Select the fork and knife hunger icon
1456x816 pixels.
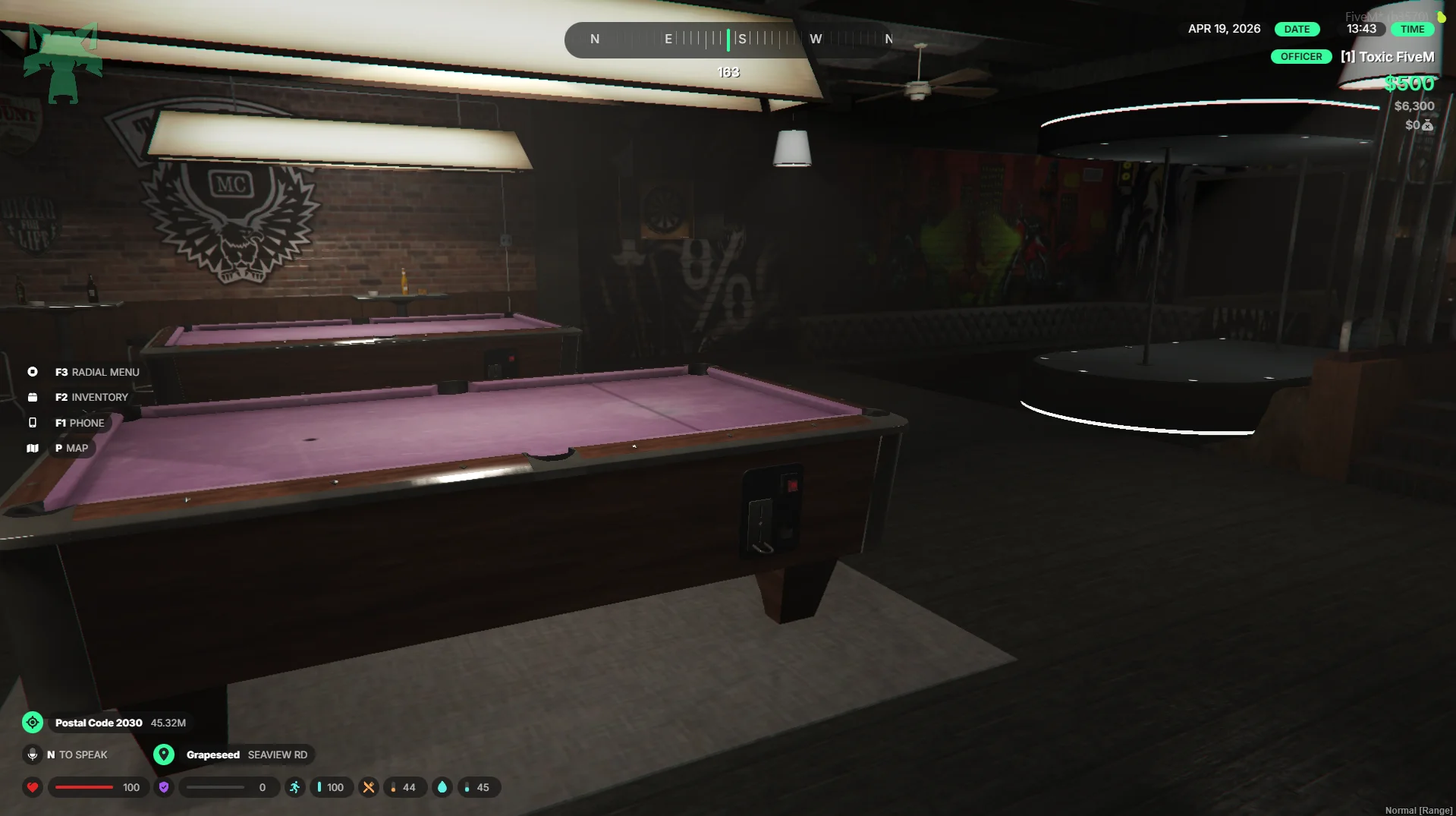[x=369, y=787]
